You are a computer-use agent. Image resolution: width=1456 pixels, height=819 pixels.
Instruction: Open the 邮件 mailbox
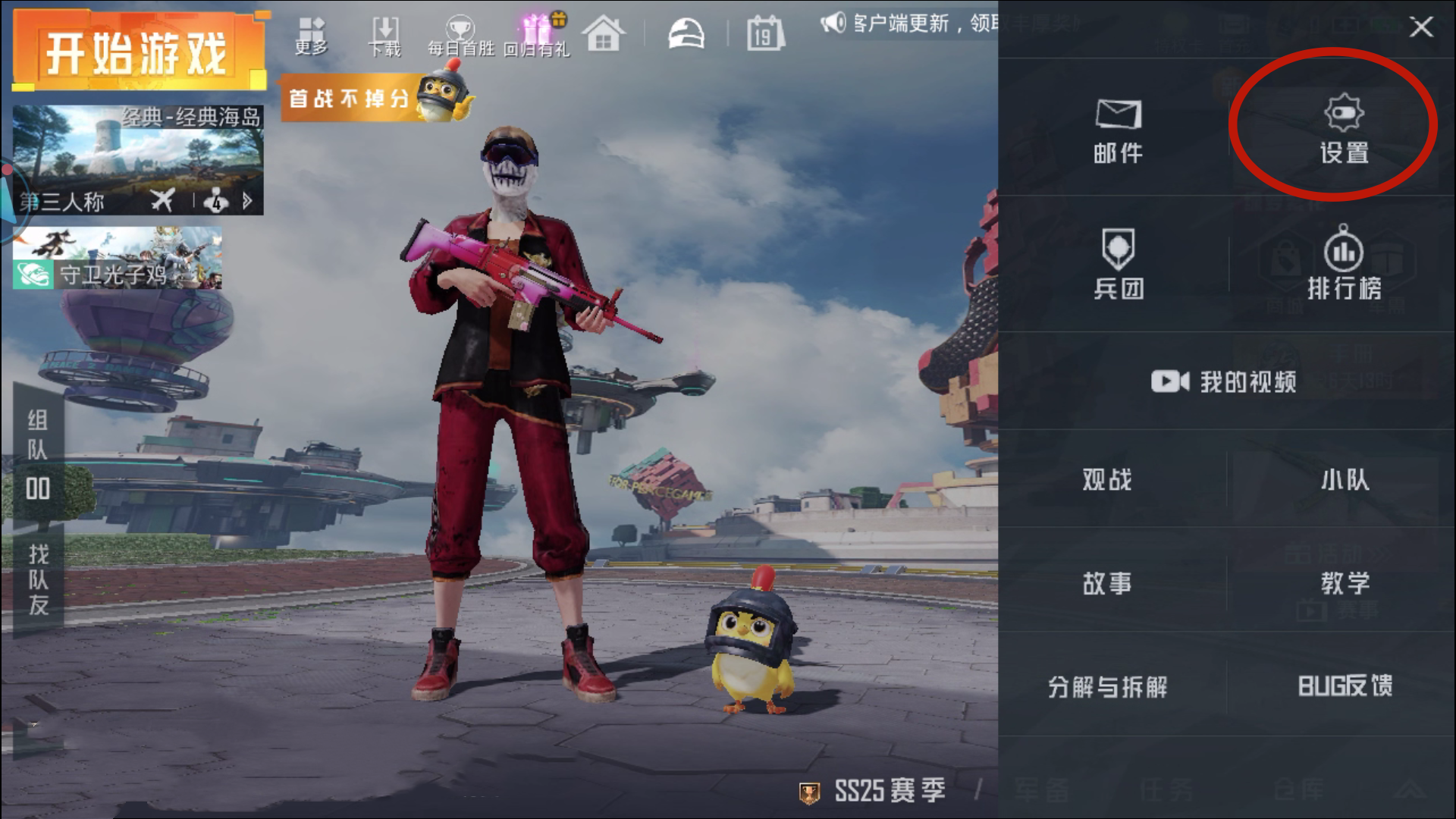(1118, 130)
